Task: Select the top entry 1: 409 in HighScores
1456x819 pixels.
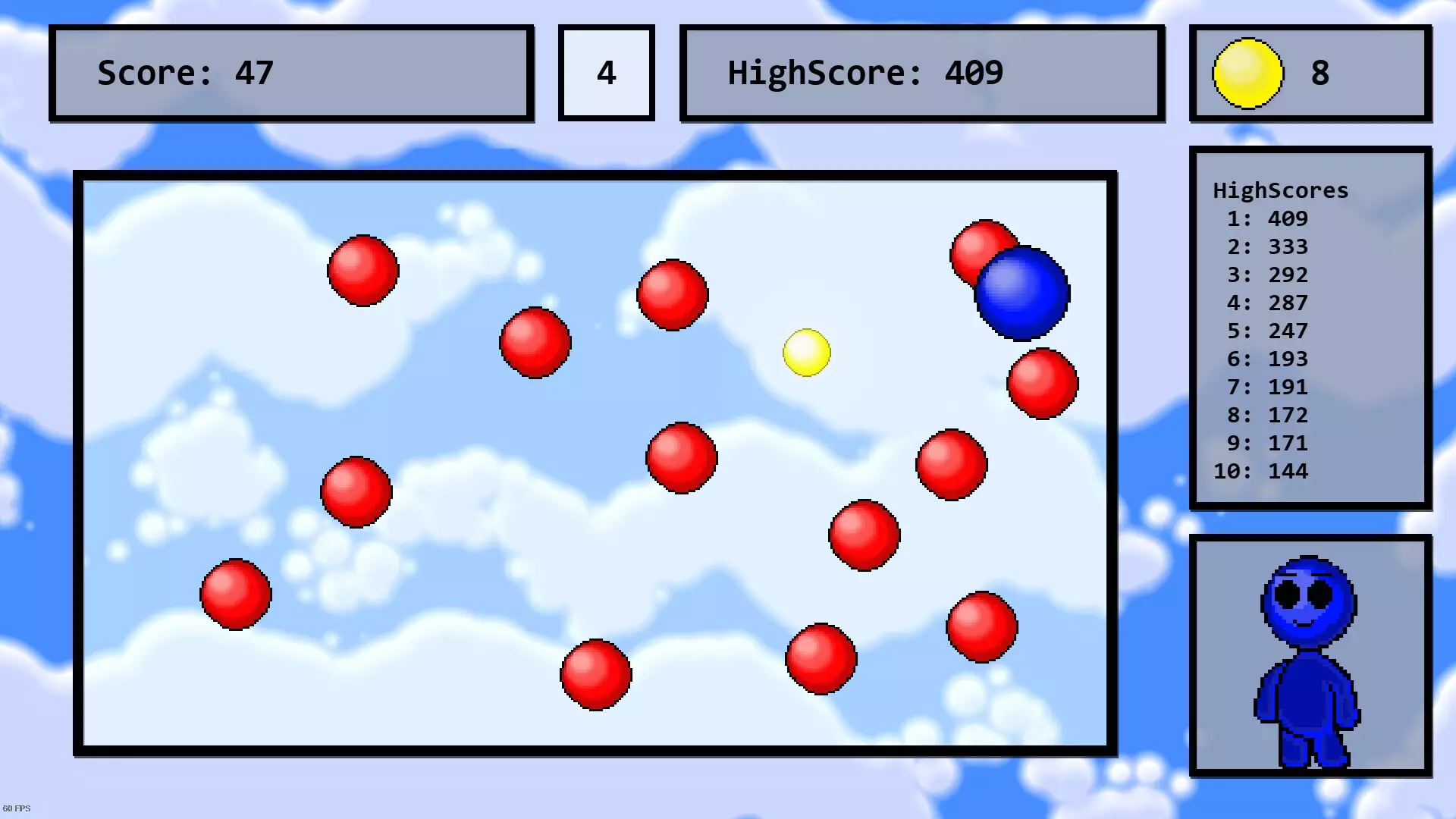Action: click(1268, 218)
